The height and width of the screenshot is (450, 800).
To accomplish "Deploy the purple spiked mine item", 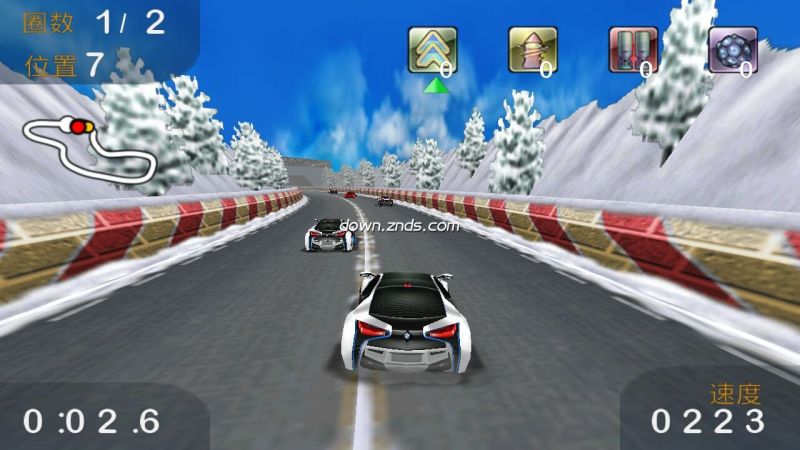I will click(x=732, y=50).
